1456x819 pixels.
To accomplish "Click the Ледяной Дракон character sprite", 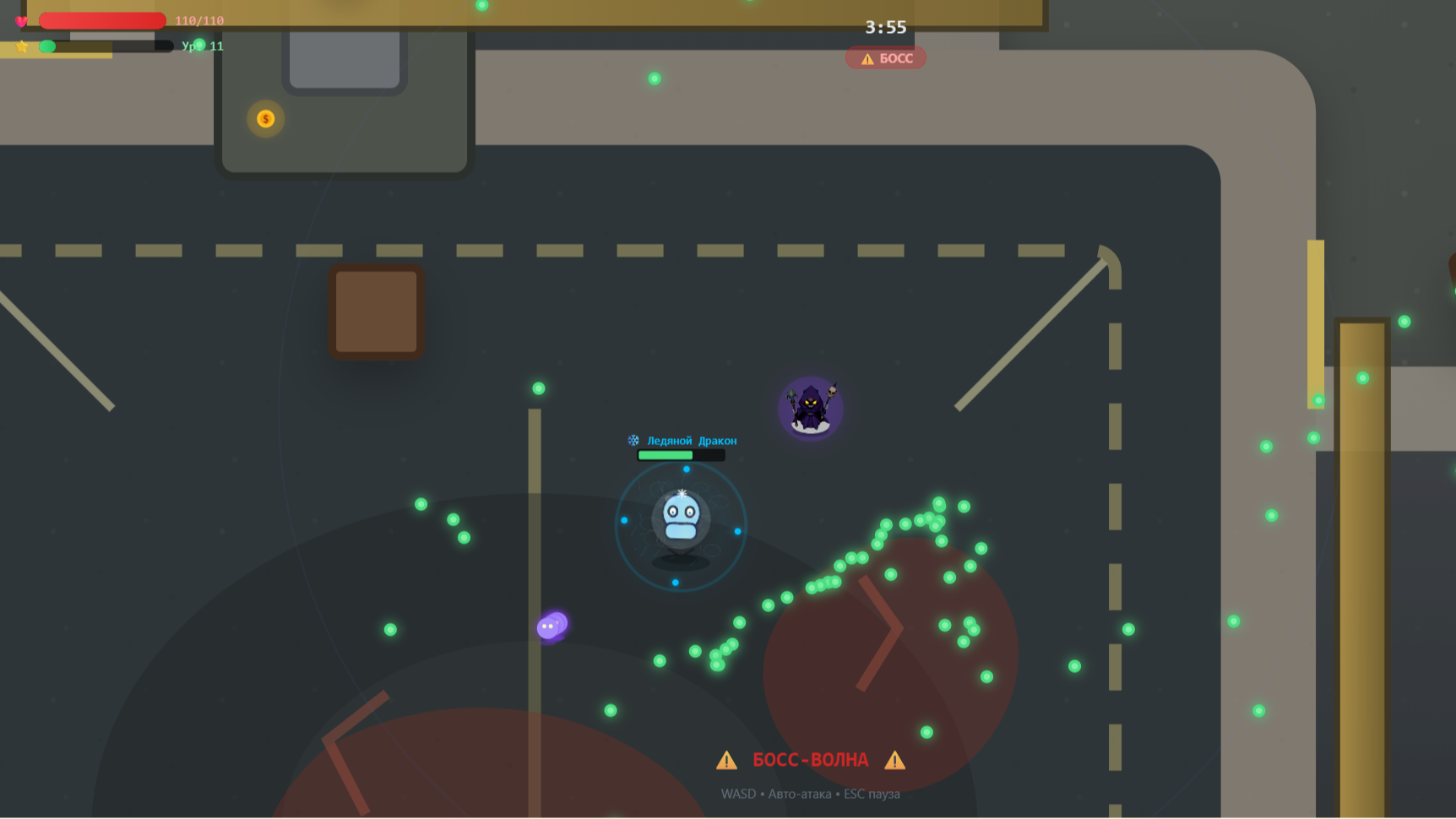I will (680, 515).
